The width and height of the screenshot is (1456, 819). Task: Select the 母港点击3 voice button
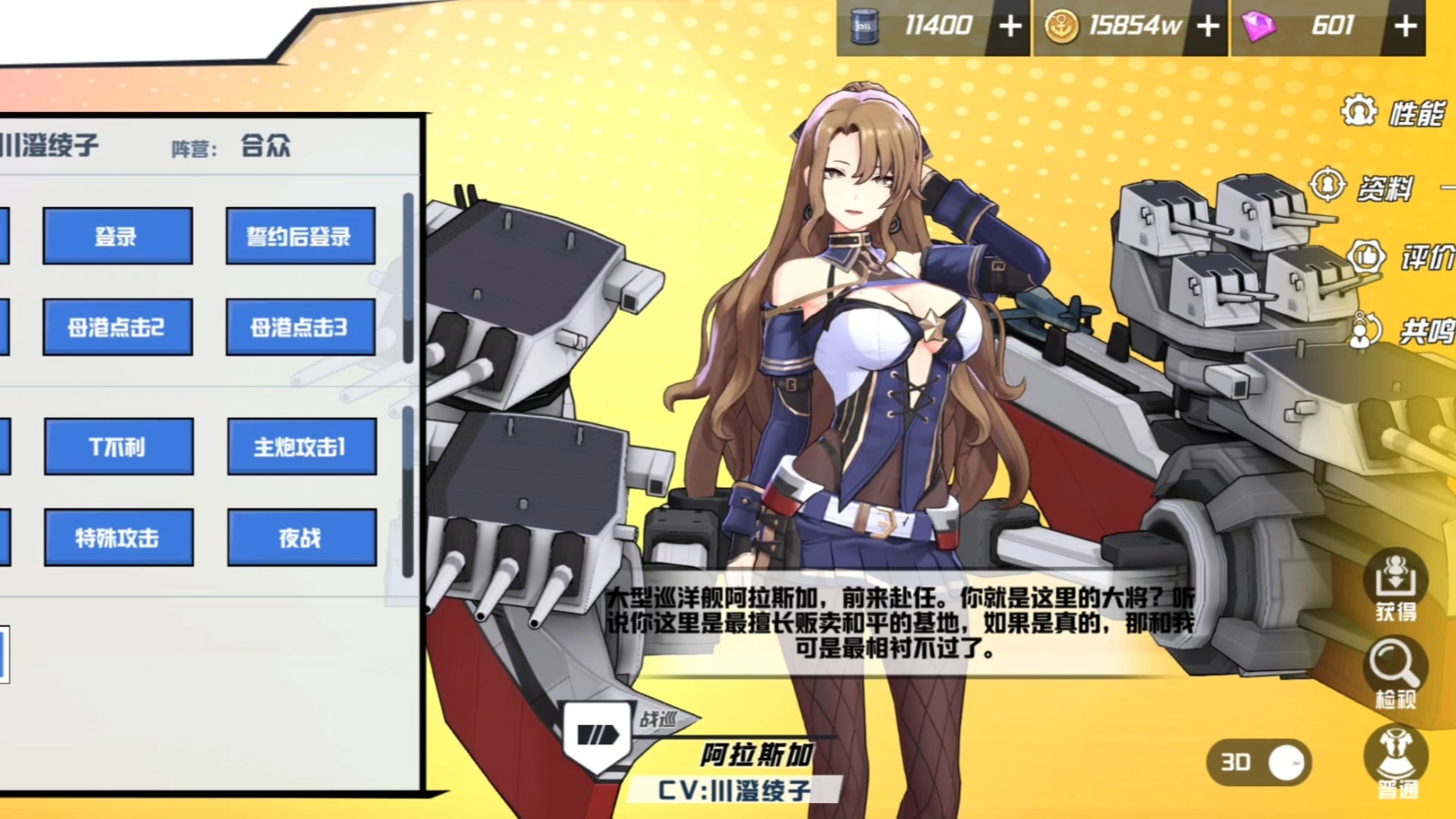tap(300, 327)
